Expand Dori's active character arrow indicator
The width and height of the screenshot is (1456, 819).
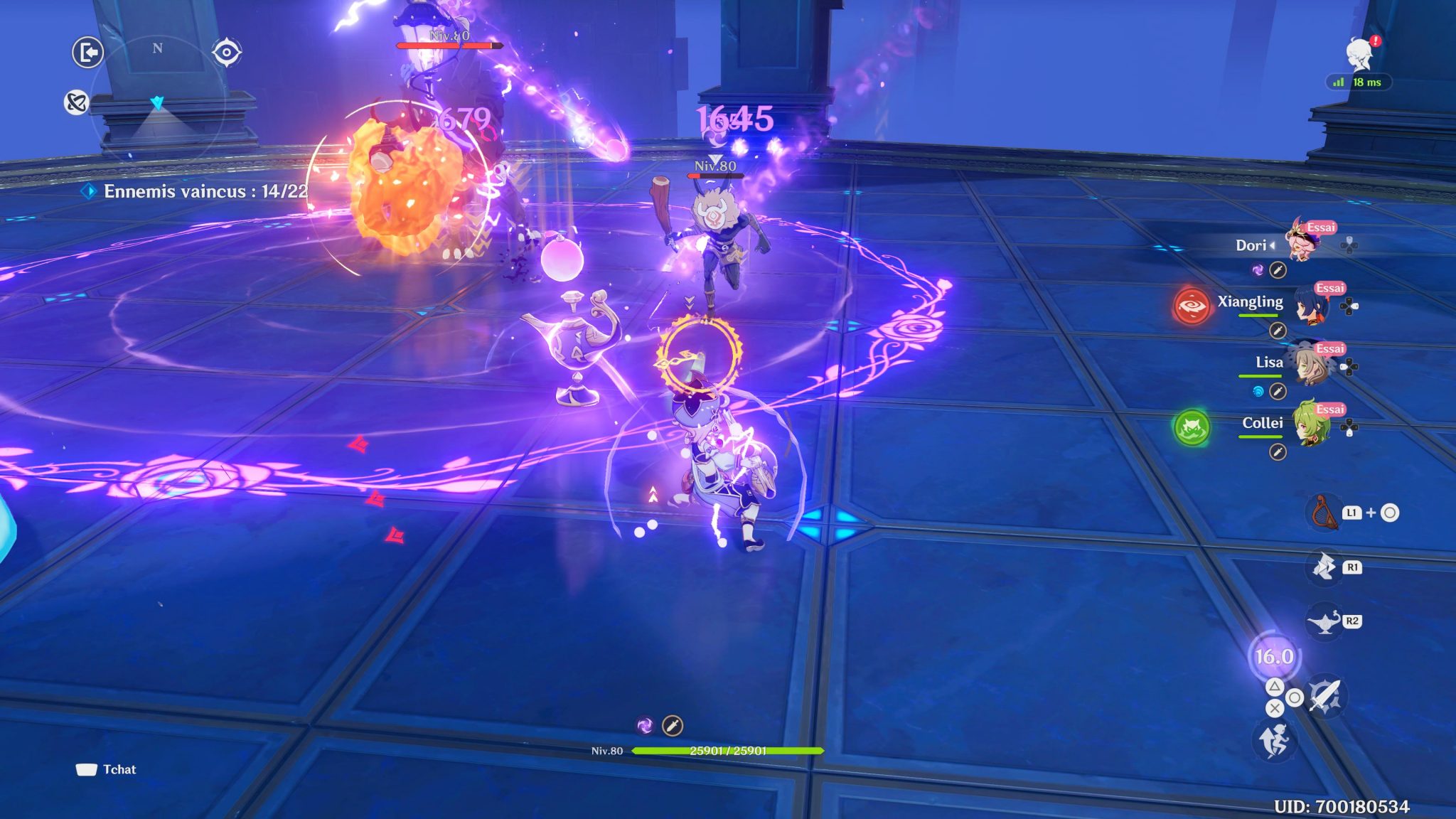click(x=1272, y=245)
